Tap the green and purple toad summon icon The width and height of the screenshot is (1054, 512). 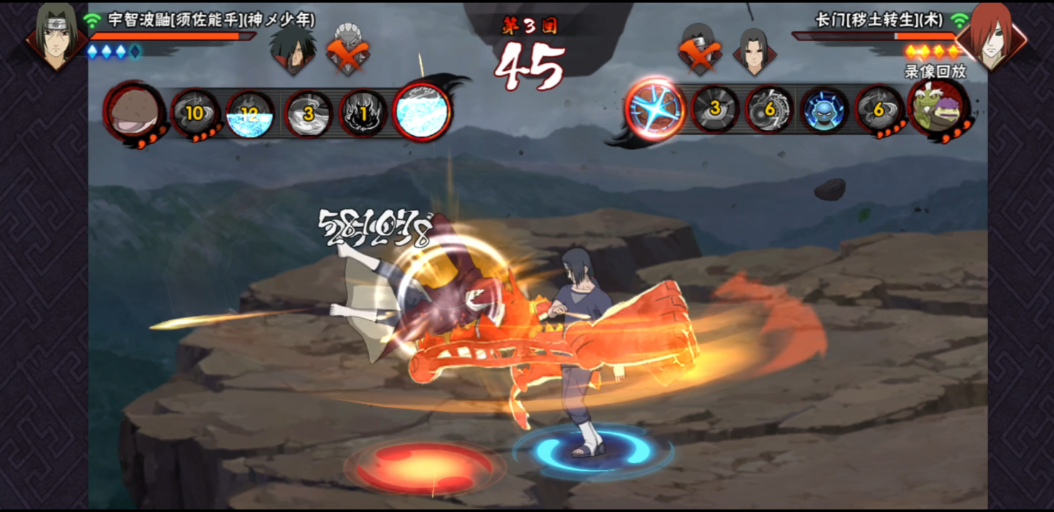[x=939, y=108]
